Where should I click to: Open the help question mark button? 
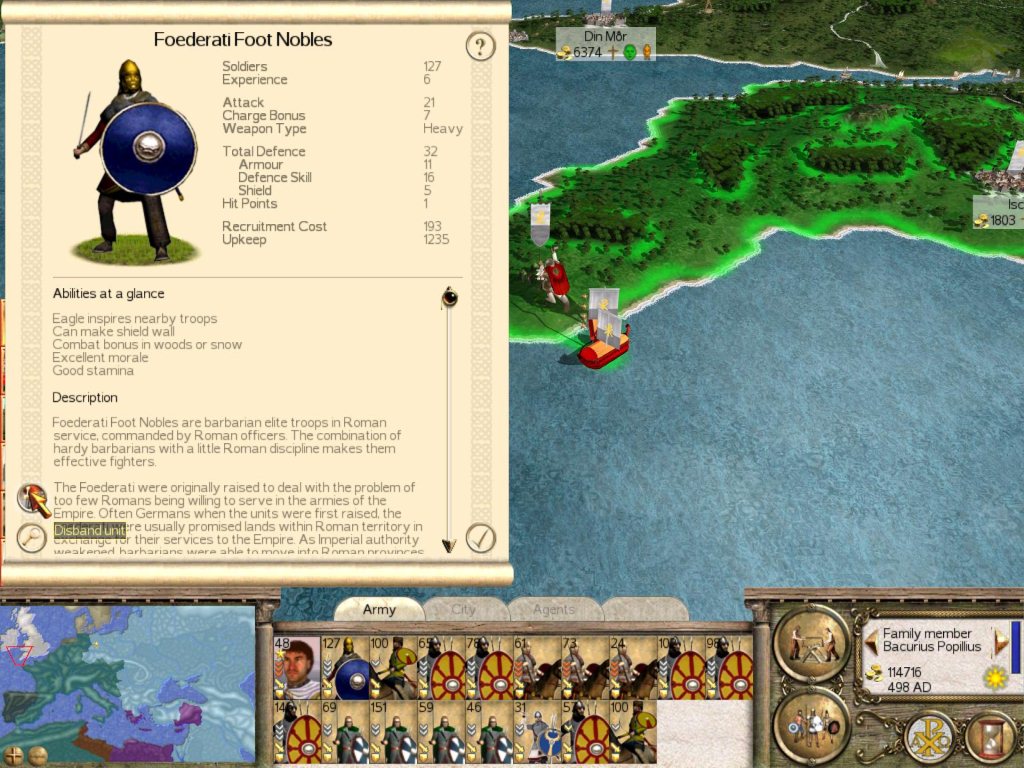(481, 46)
